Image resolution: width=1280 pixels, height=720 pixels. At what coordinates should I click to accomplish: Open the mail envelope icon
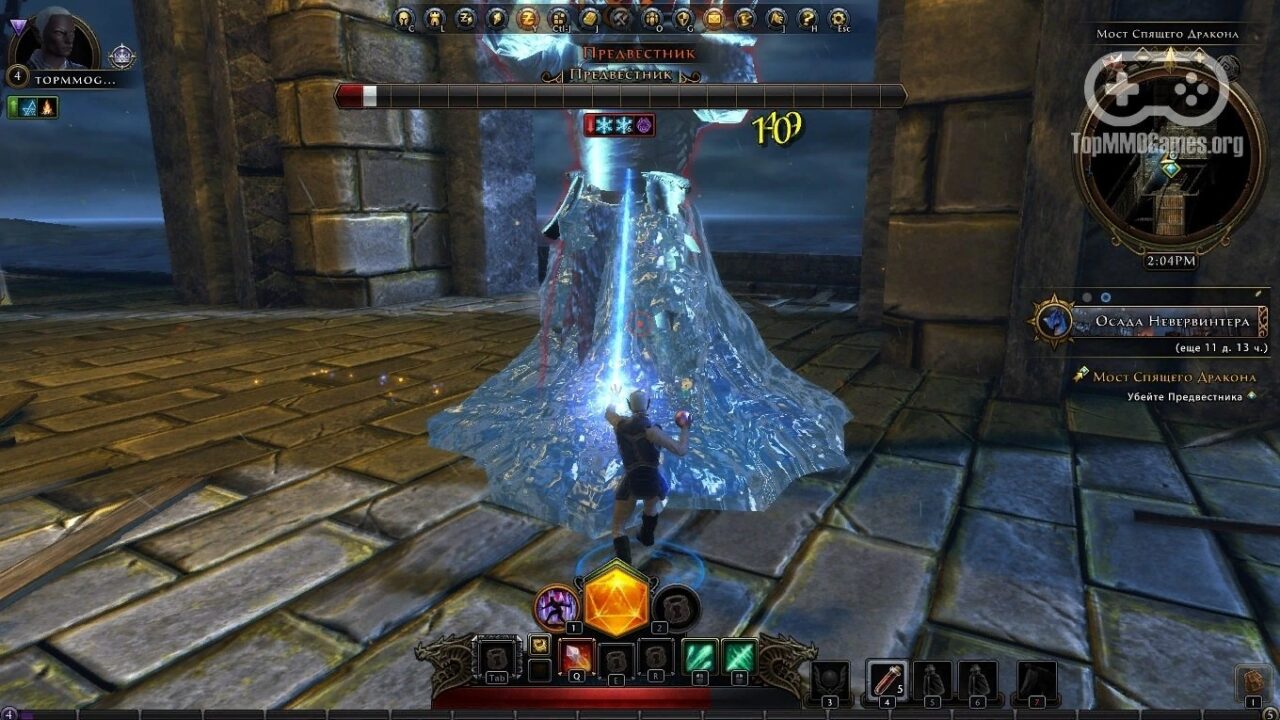point(712,18)
